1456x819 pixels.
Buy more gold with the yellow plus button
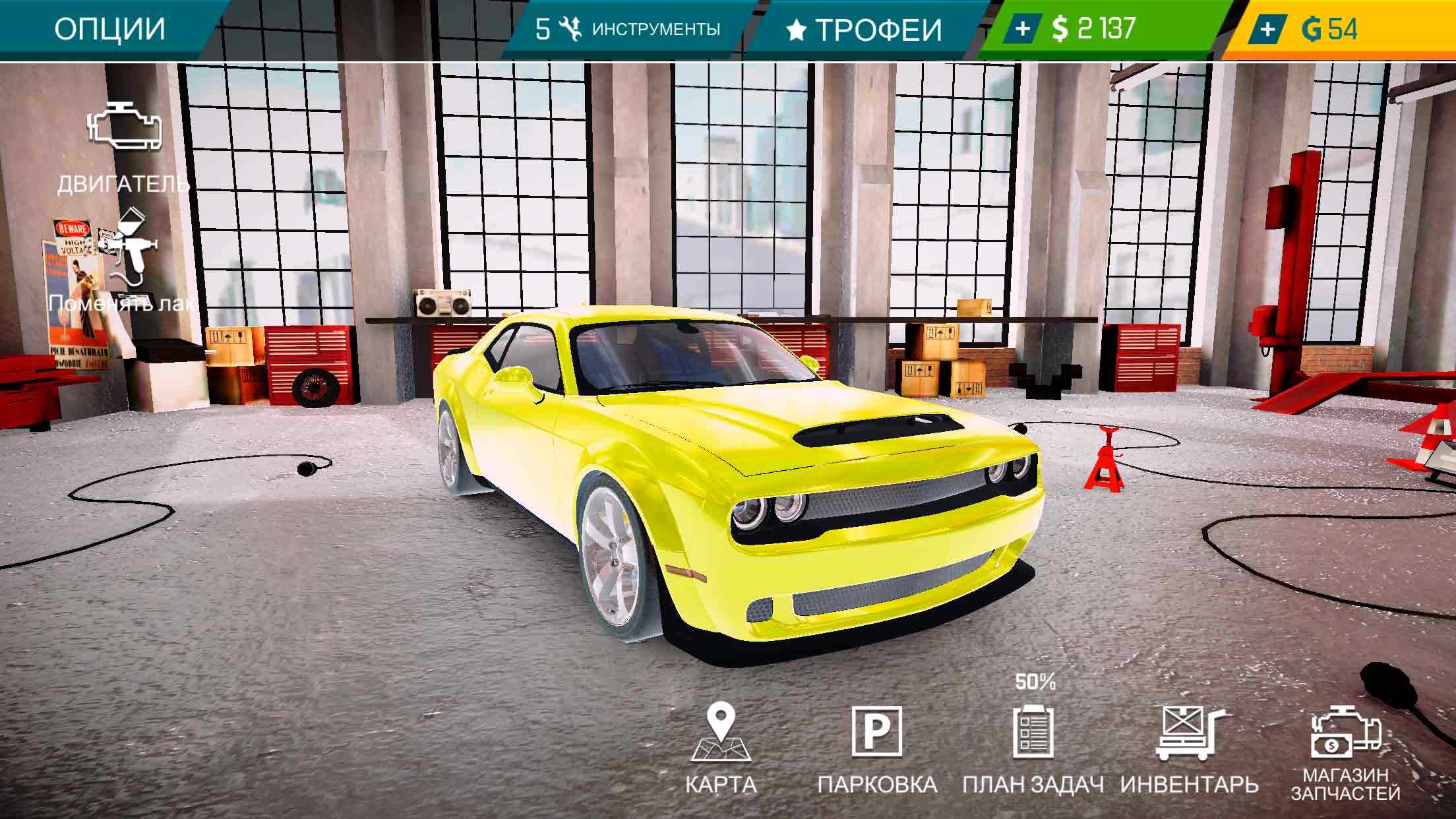1267,29
